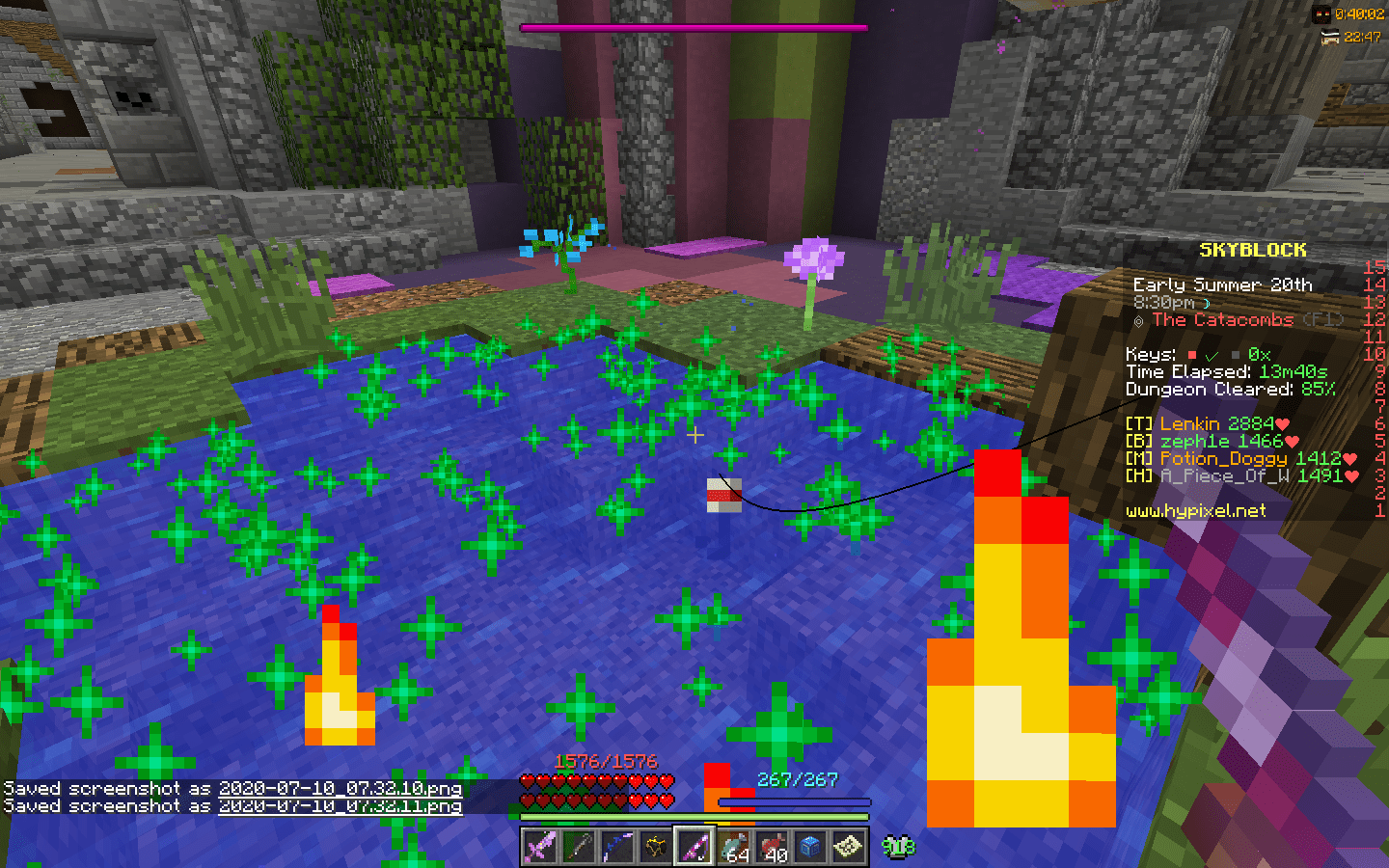The height and width of the screenshot is (868, 1389).
Task: Select the SKYBLOCK scoreboard title
Action: click(1252, 249)
